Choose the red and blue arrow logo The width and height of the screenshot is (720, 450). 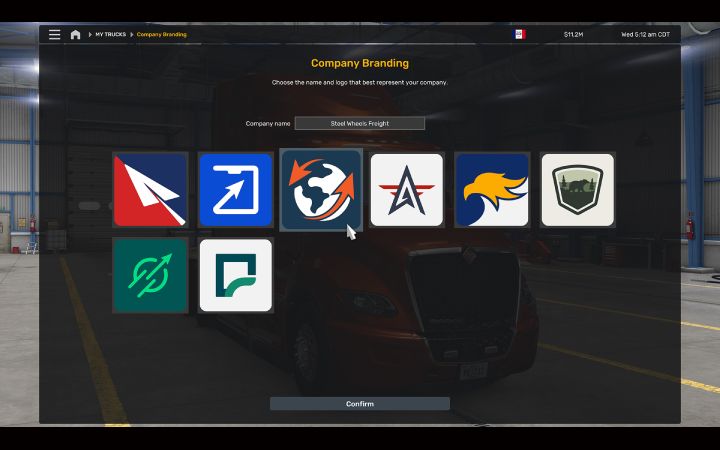150,190
